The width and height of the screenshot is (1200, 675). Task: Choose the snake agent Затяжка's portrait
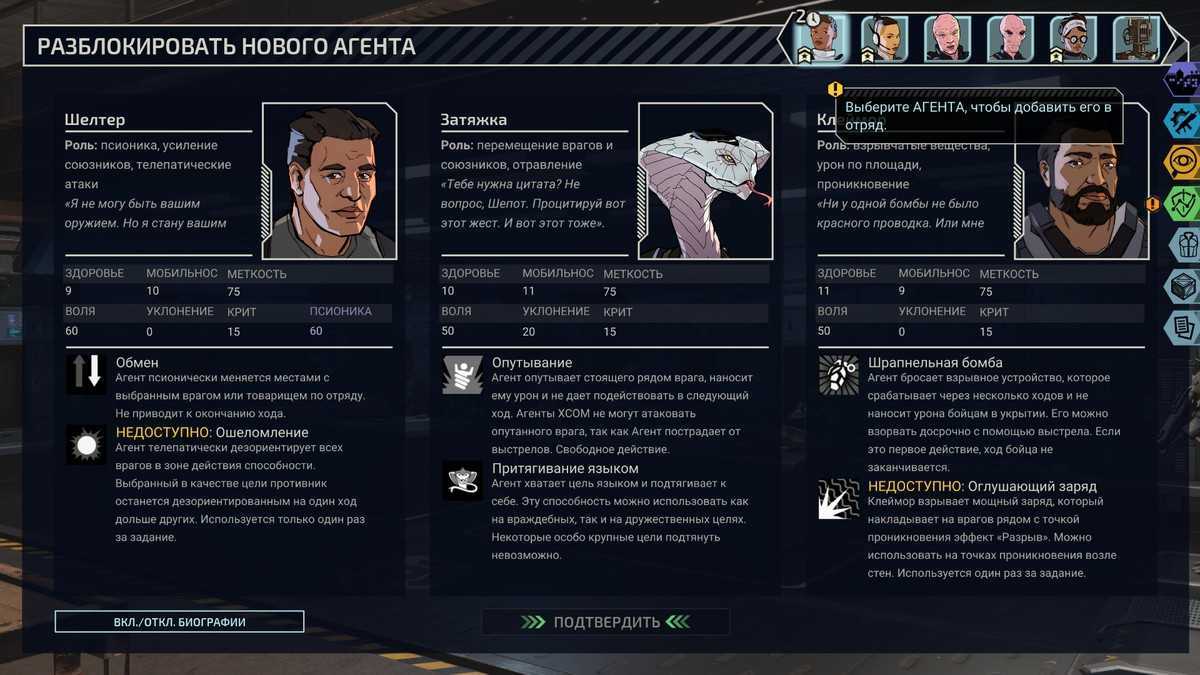click(x=705, y=181)
